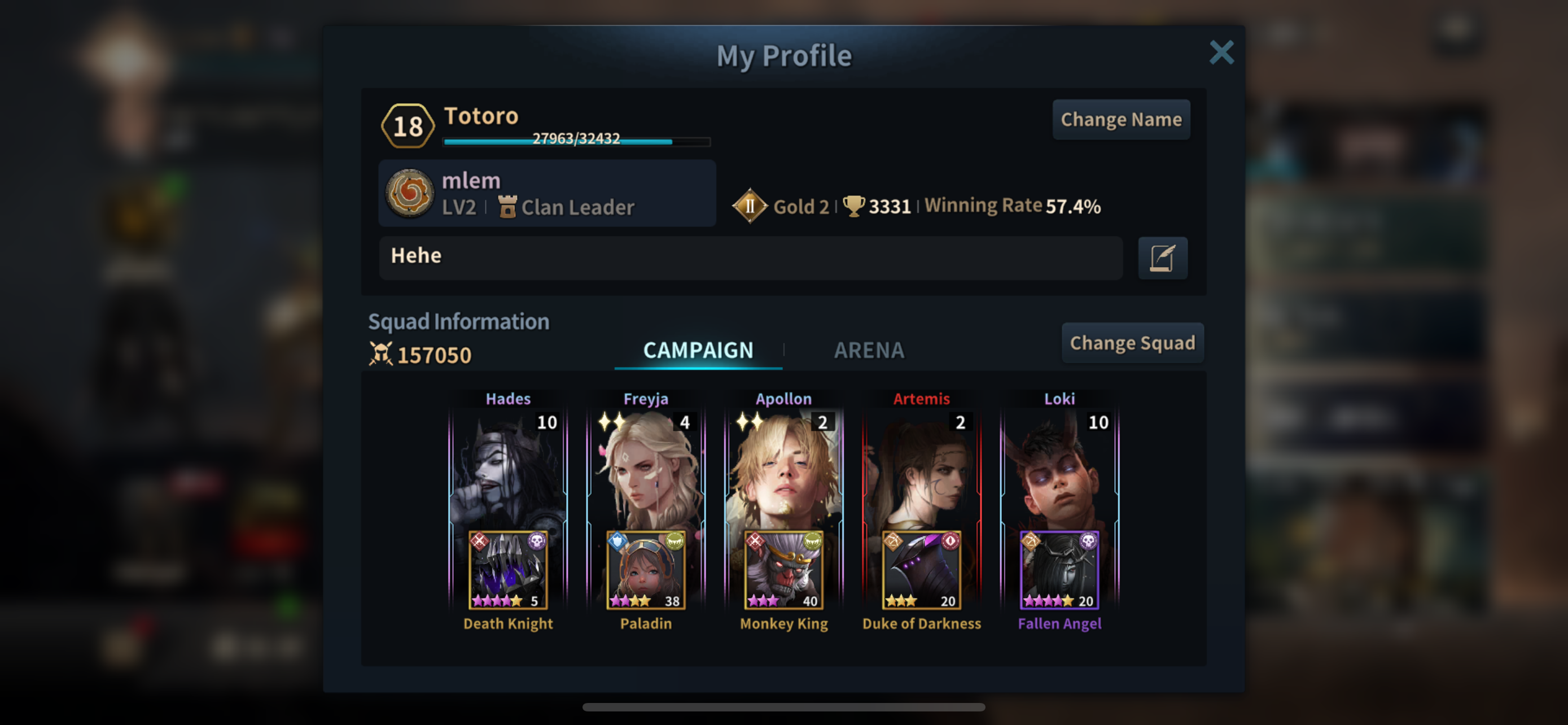The height and width of the screenshot is (725, 1568).
Task: Open the Change Name dialog
Action: click(1120, 119)
